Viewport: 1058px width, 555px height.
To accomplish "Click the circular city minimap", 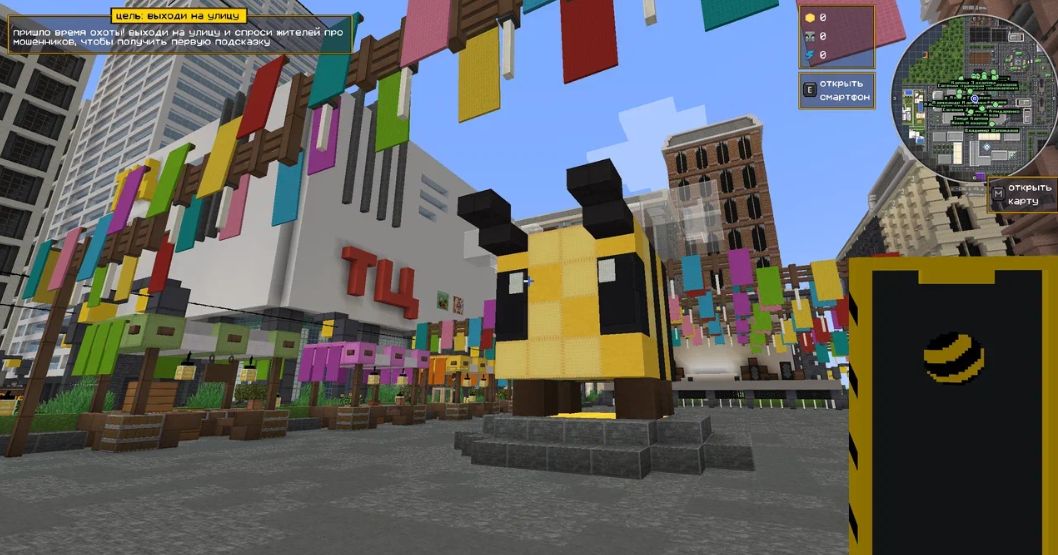I will tap(973, 100).
